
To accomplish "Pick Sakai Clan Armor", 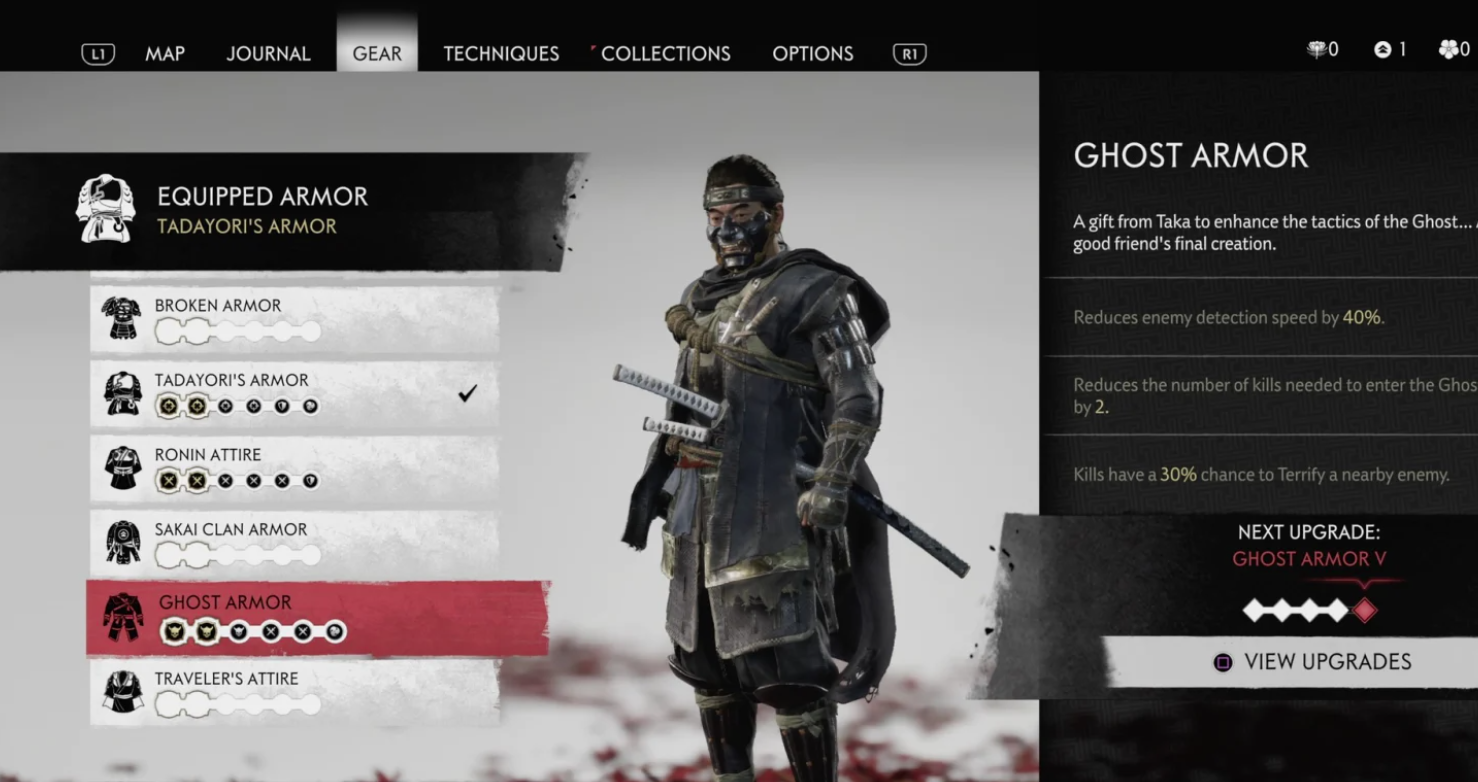I will [295, 543].
